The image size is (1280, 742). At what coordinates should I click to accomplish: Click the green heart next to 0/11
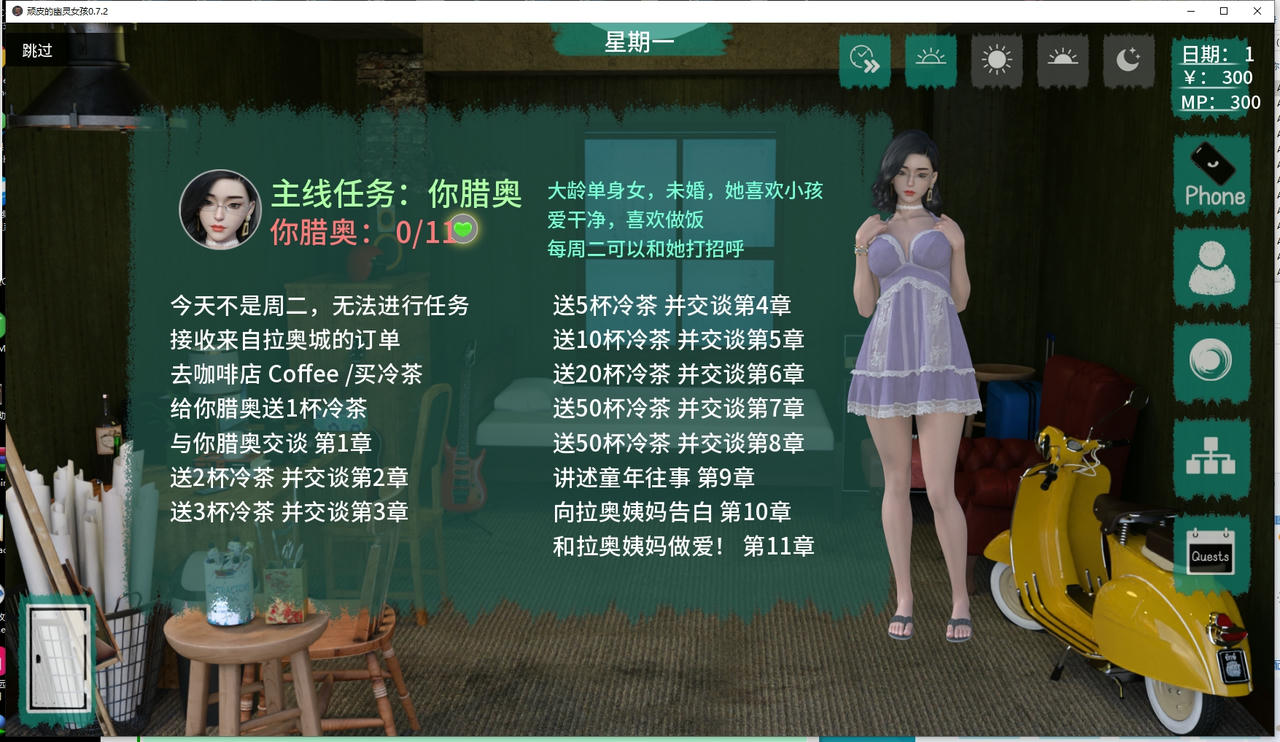click(x=464, y=231)
